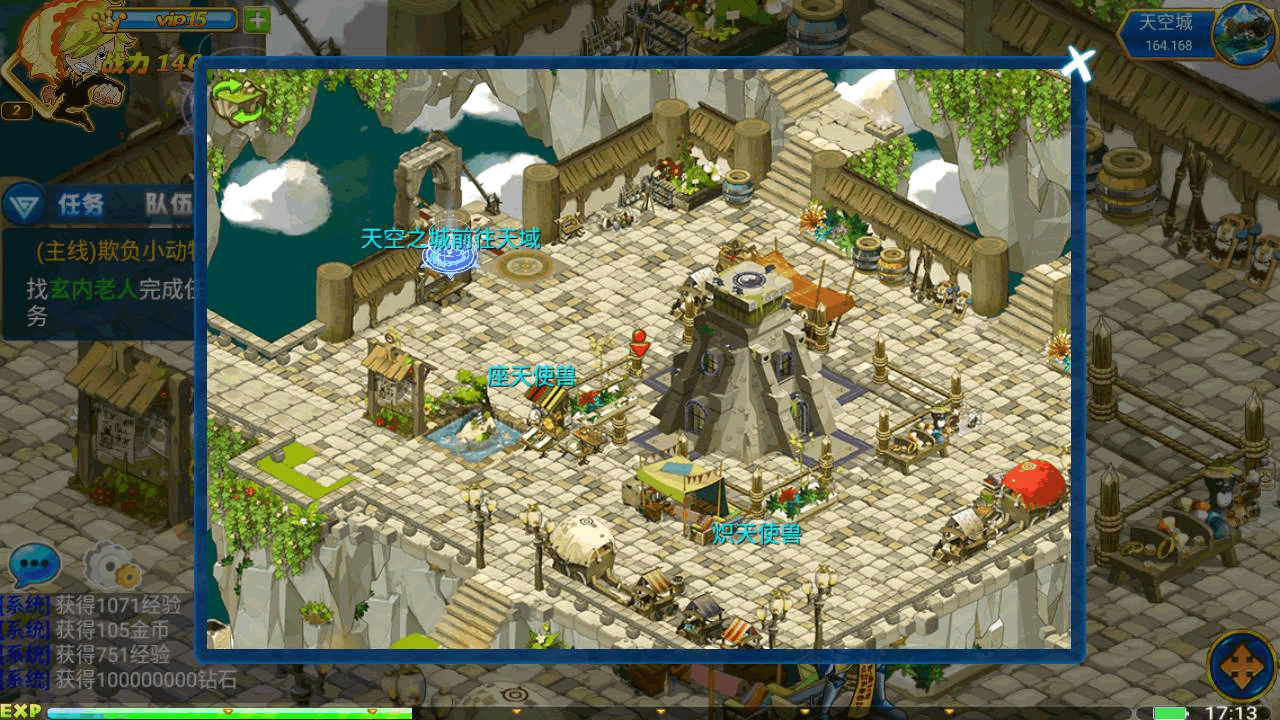
Task: Switch to the 队伍 team tab
Action: pos(167,205)
